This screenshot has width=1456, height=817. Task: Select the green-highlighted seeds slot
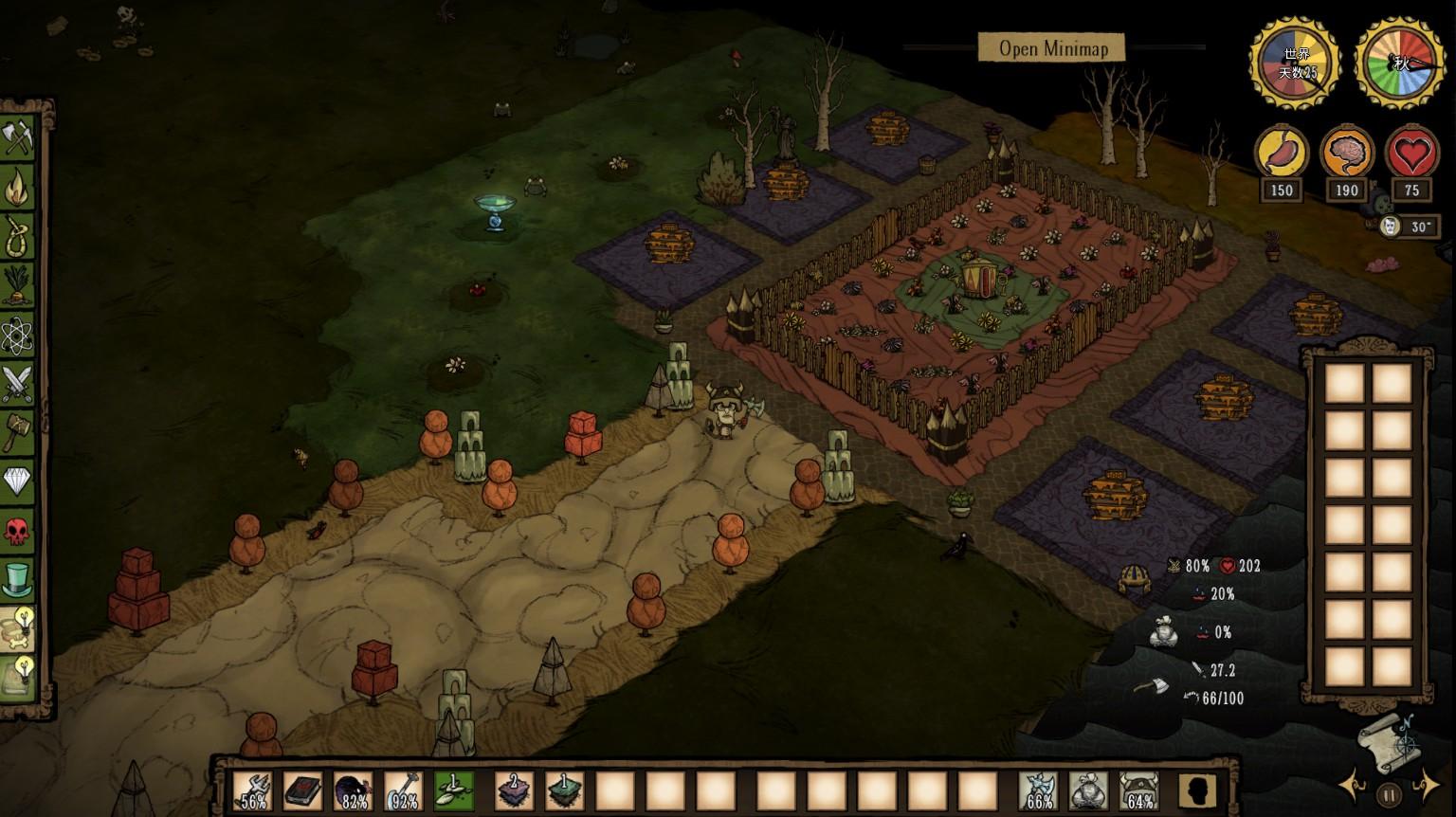tap(454, 790)
